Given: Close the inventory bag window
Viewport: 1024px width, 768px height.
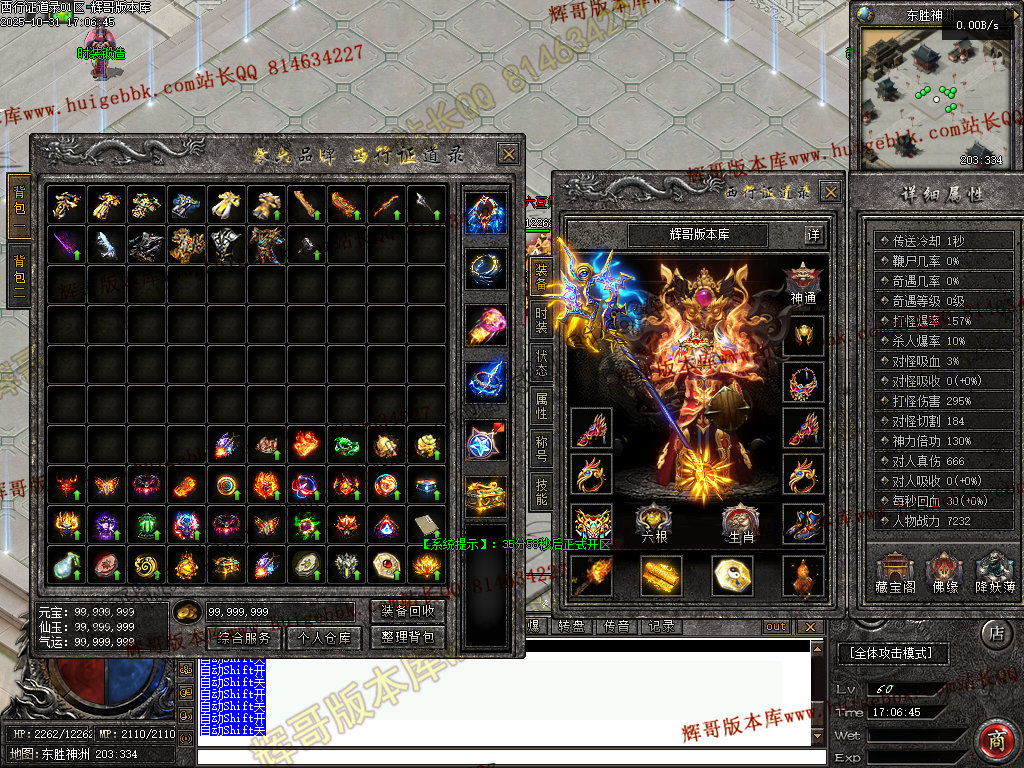Looking at the screenshot, I should (x=508, y=154).
